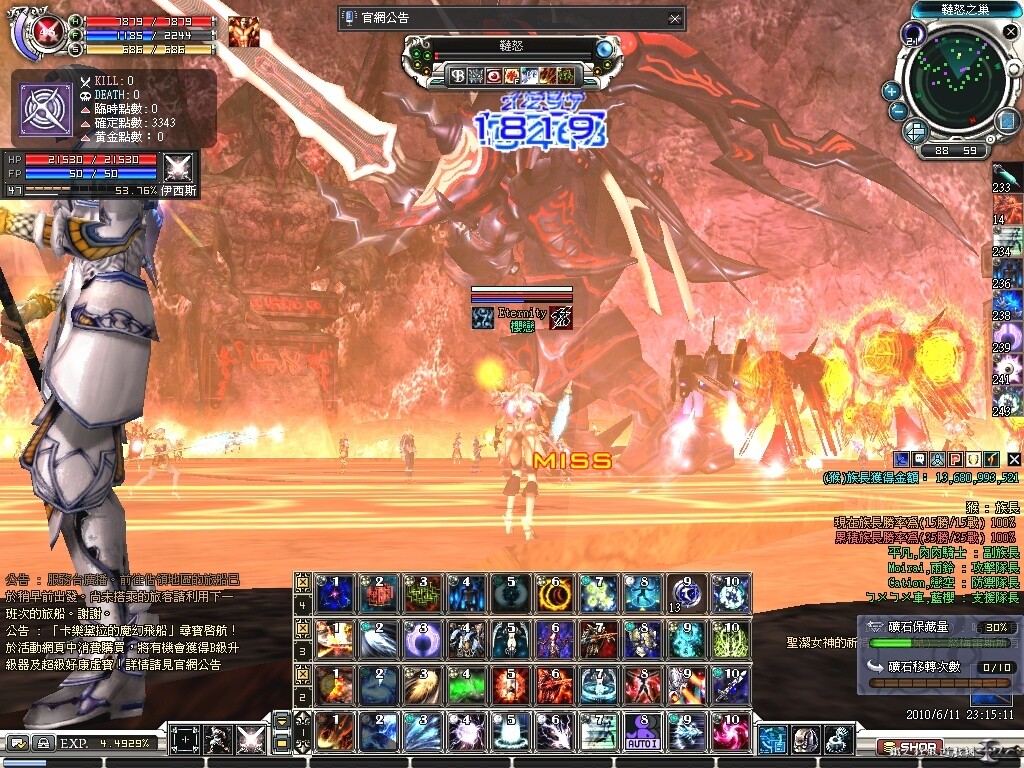Select the purple target emblem icon
1024x768 pixels.
pyautogui.click(x=46, y=109)
